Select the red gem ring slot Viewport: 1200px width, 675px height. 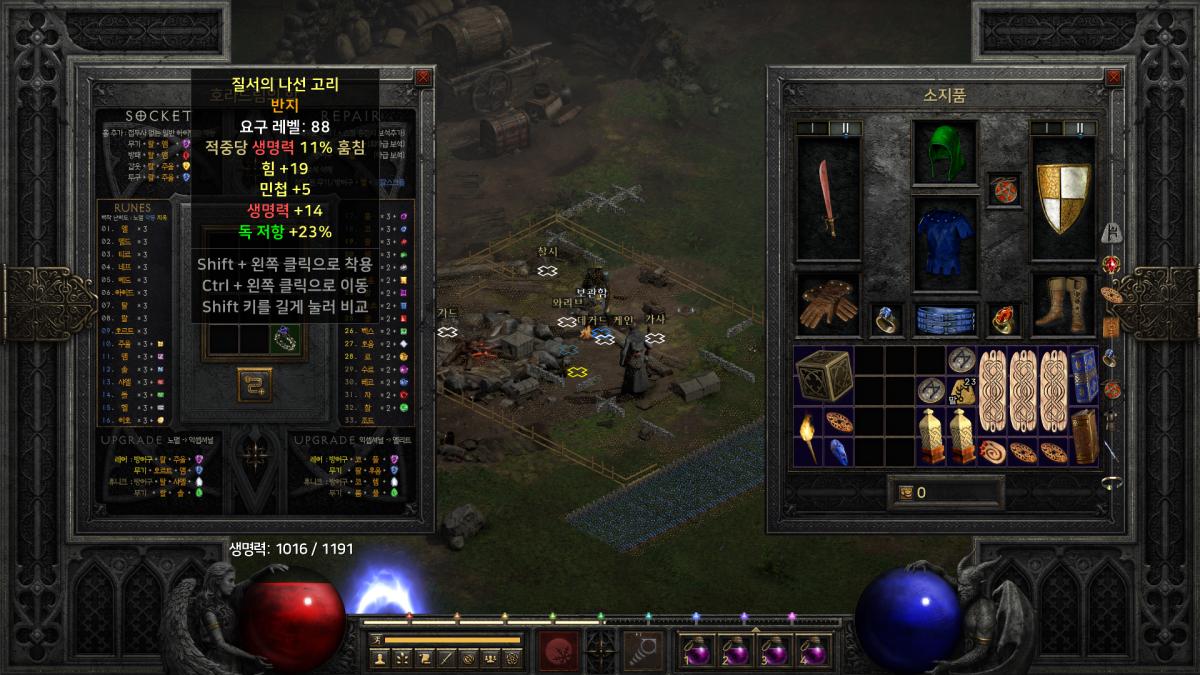pos(1003,320)
